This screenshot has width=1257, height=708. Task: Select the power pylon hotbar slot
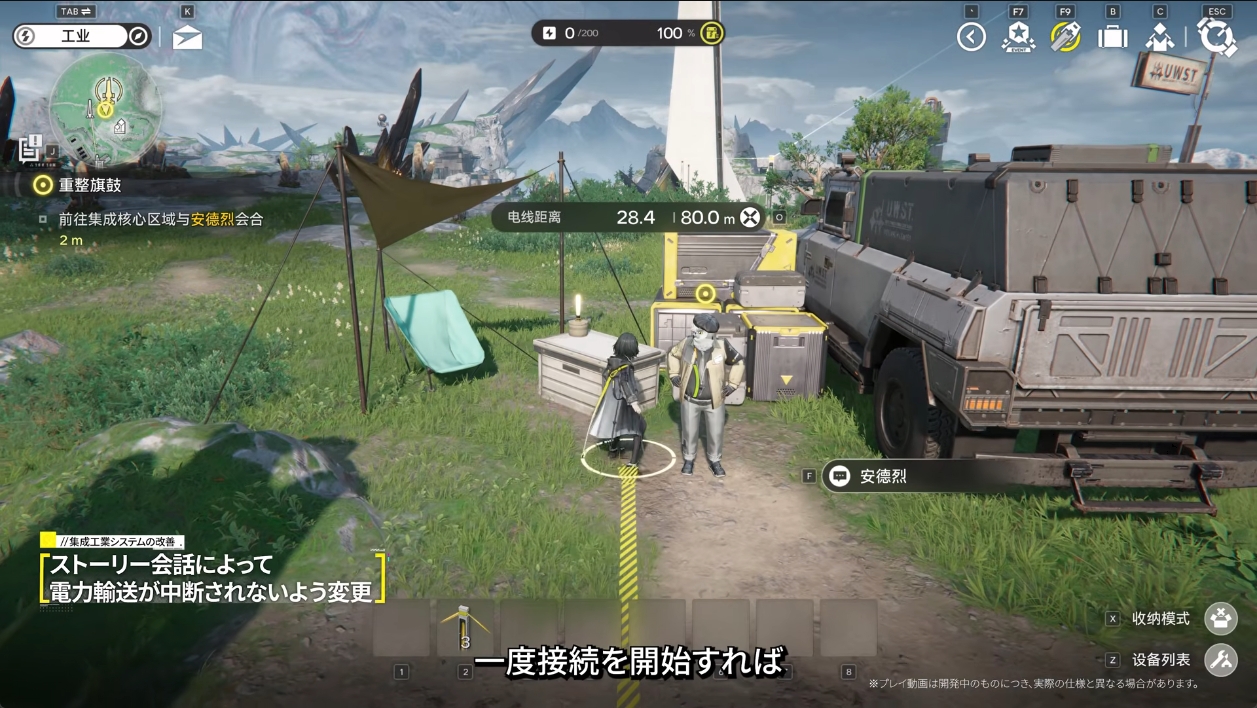point(465,628)
